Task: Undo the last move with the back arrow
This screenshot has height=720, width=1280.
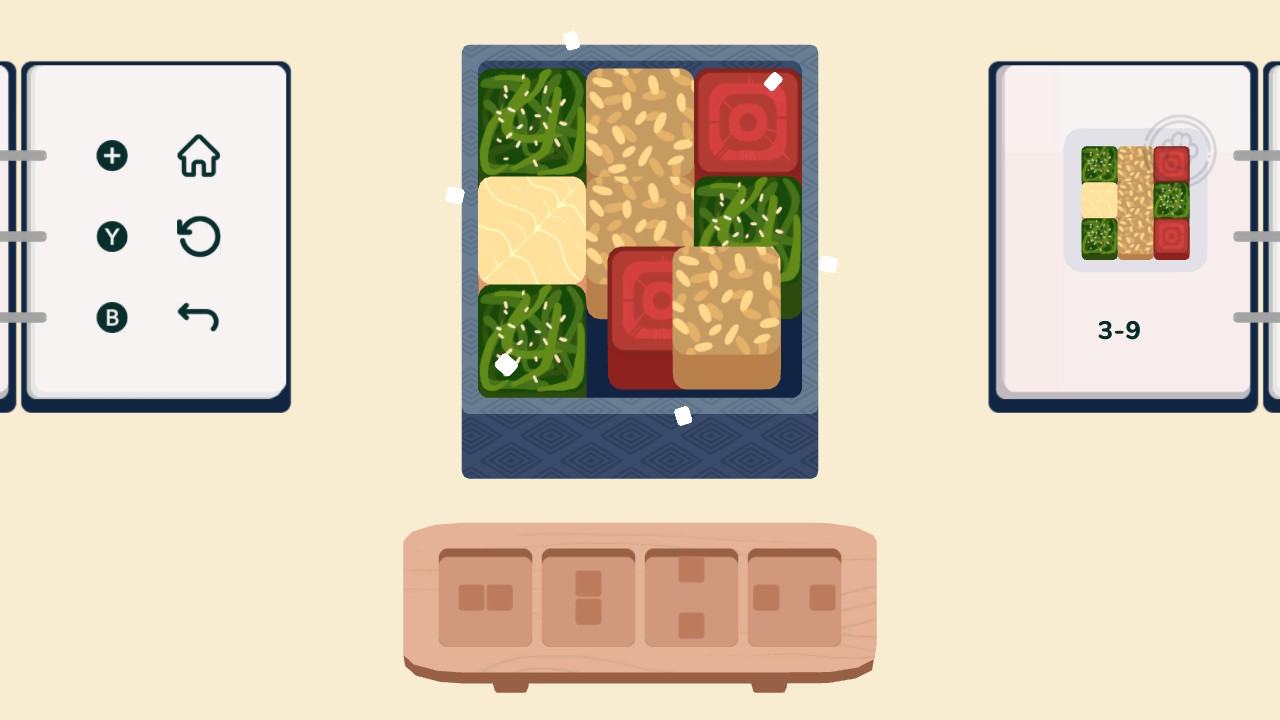Action: tap(198, 316)
